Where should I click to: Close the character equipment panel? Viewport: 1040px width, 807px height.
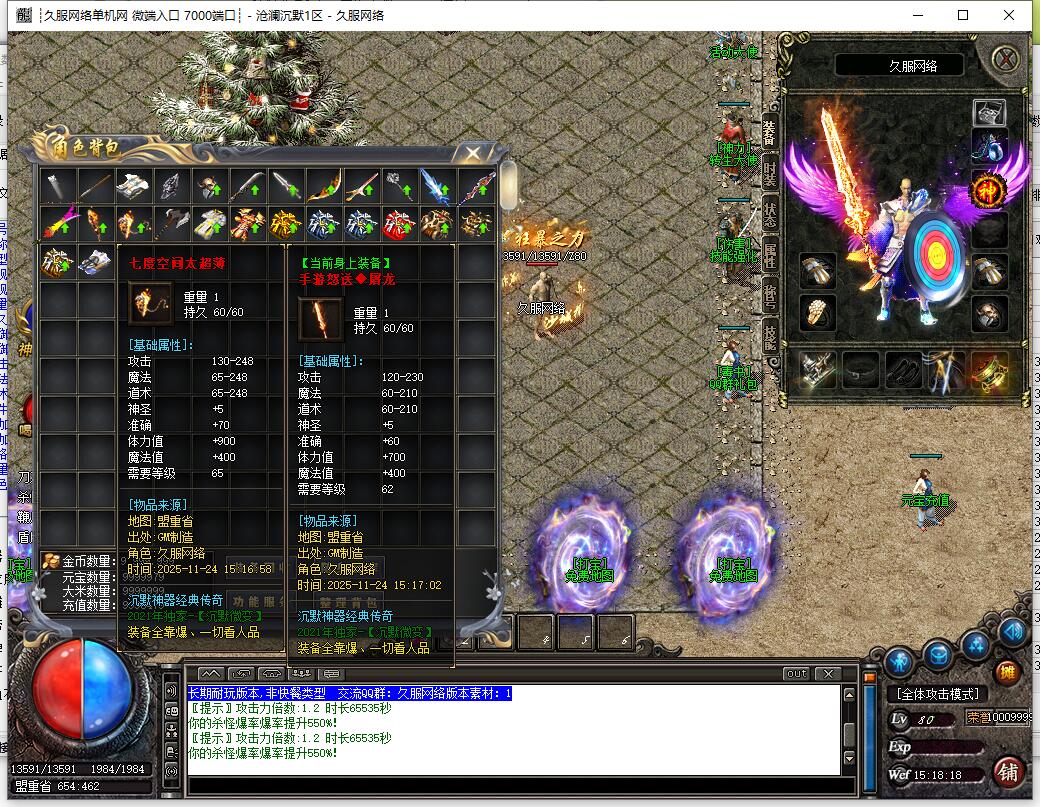(x=1005, y=59)
